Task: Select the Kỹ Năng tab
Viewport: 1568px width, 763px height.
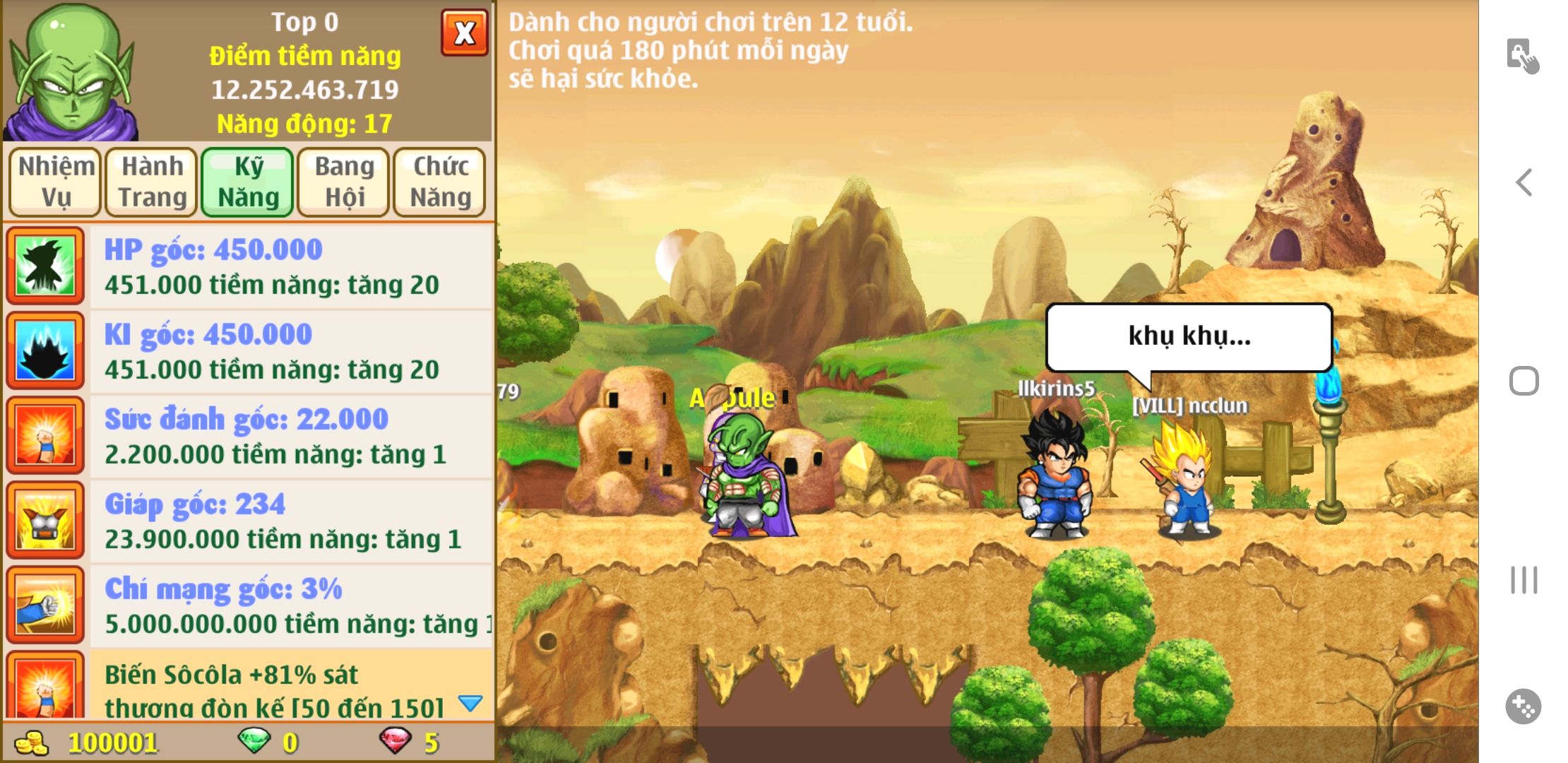Action: tap(248, 182)
